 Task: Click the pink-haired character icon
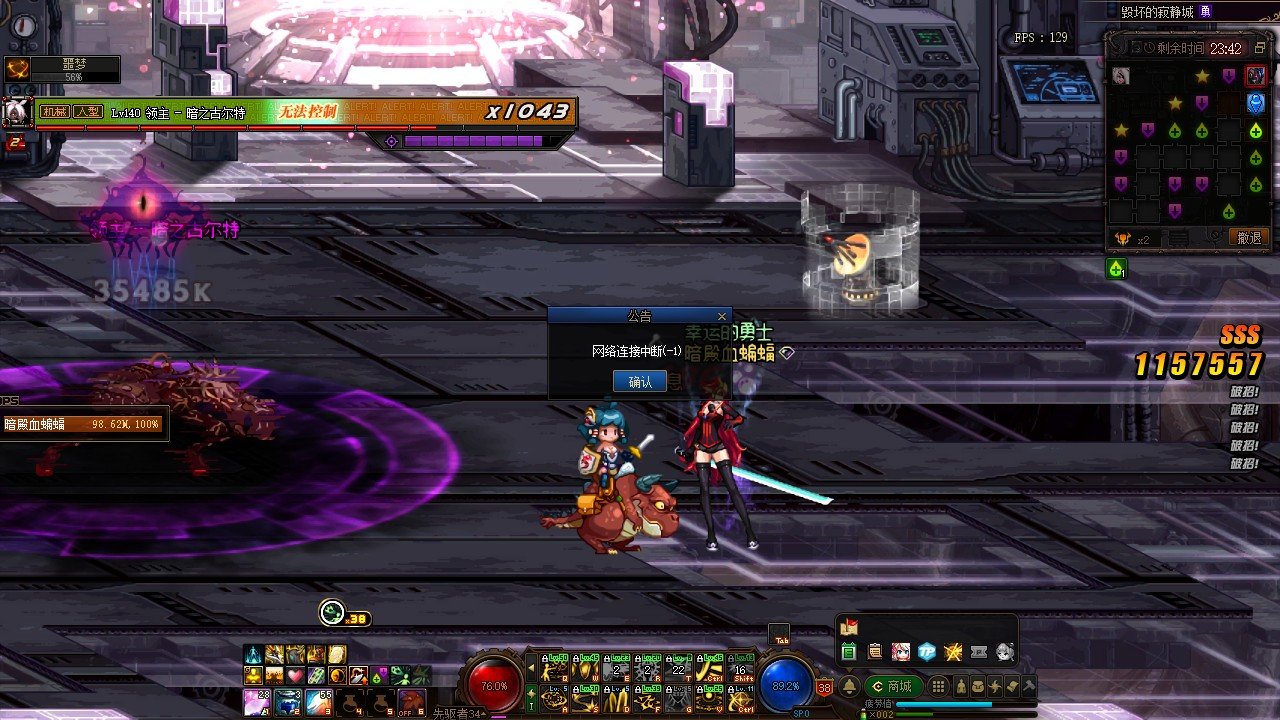coord(901,652)
